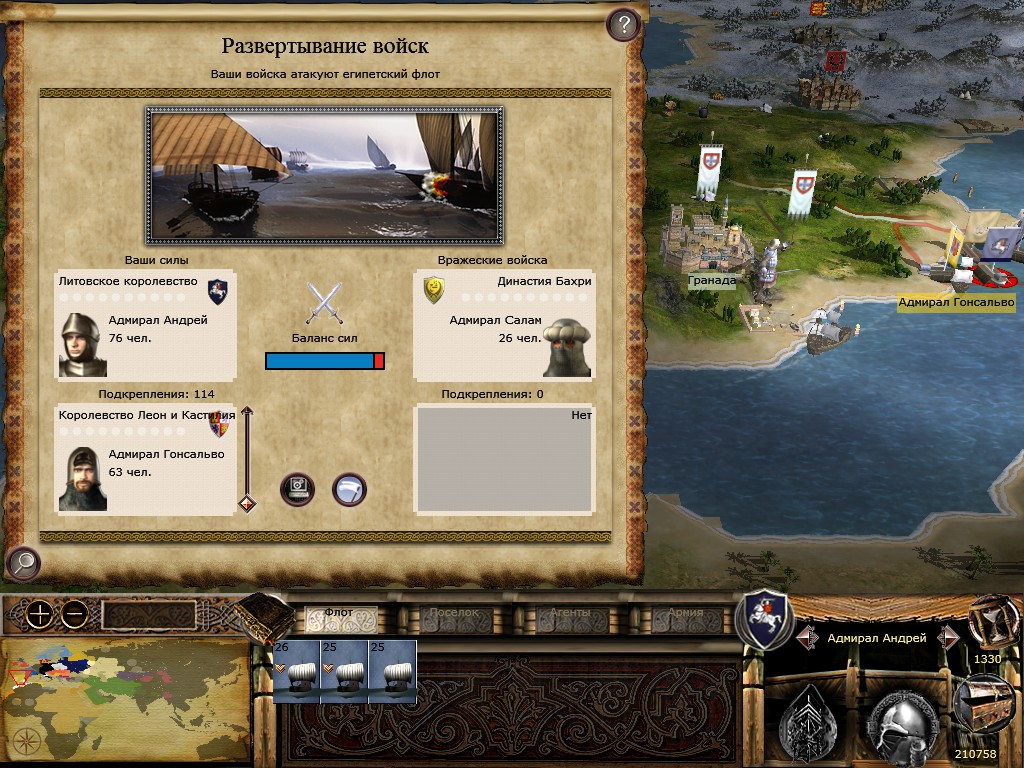
Task: Open the Lithuanian faction shield button
Action: click(x=763, y=620)
